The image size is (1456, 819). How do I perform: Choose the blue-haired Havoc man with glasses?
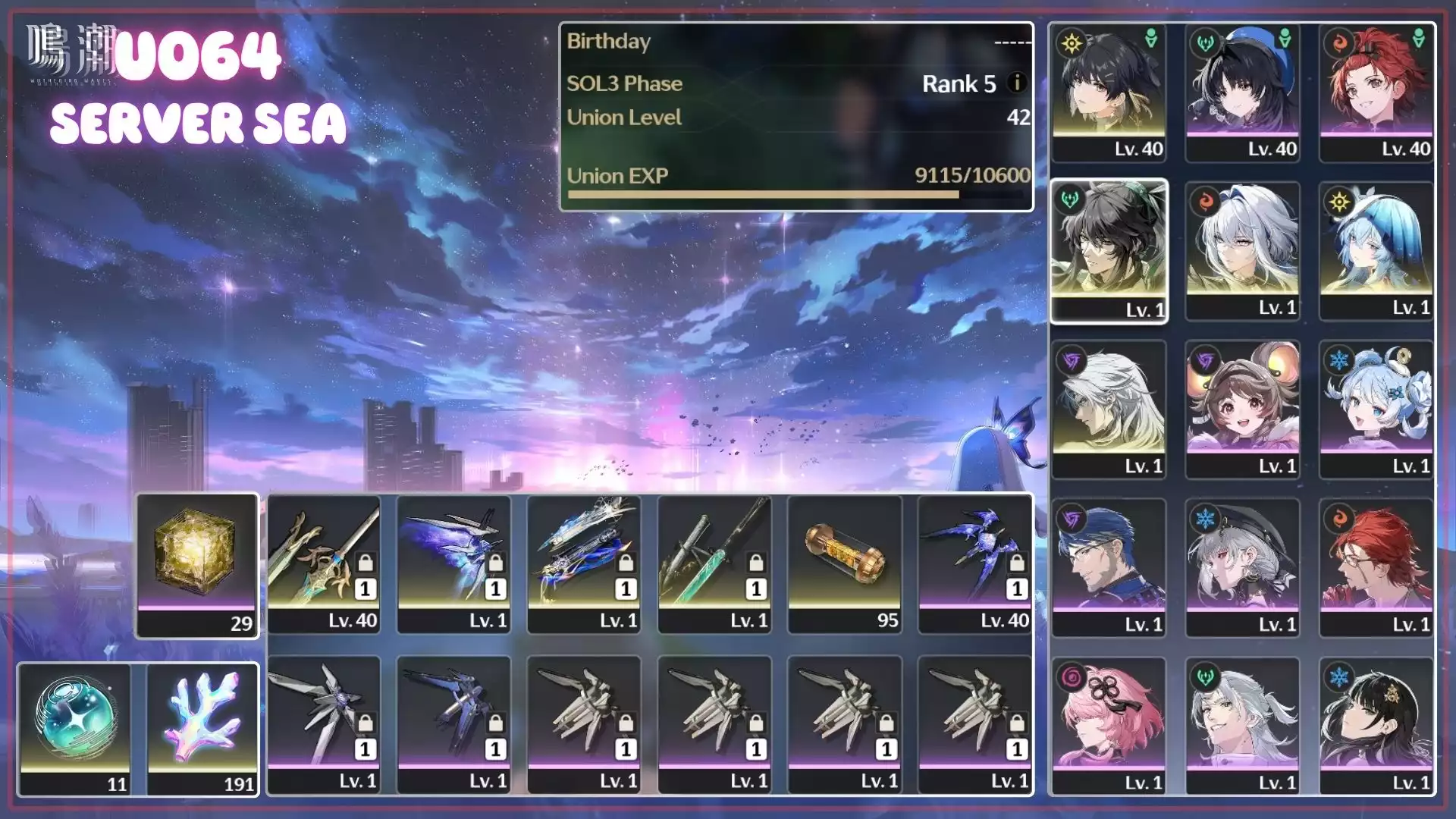coord(1109,568)
